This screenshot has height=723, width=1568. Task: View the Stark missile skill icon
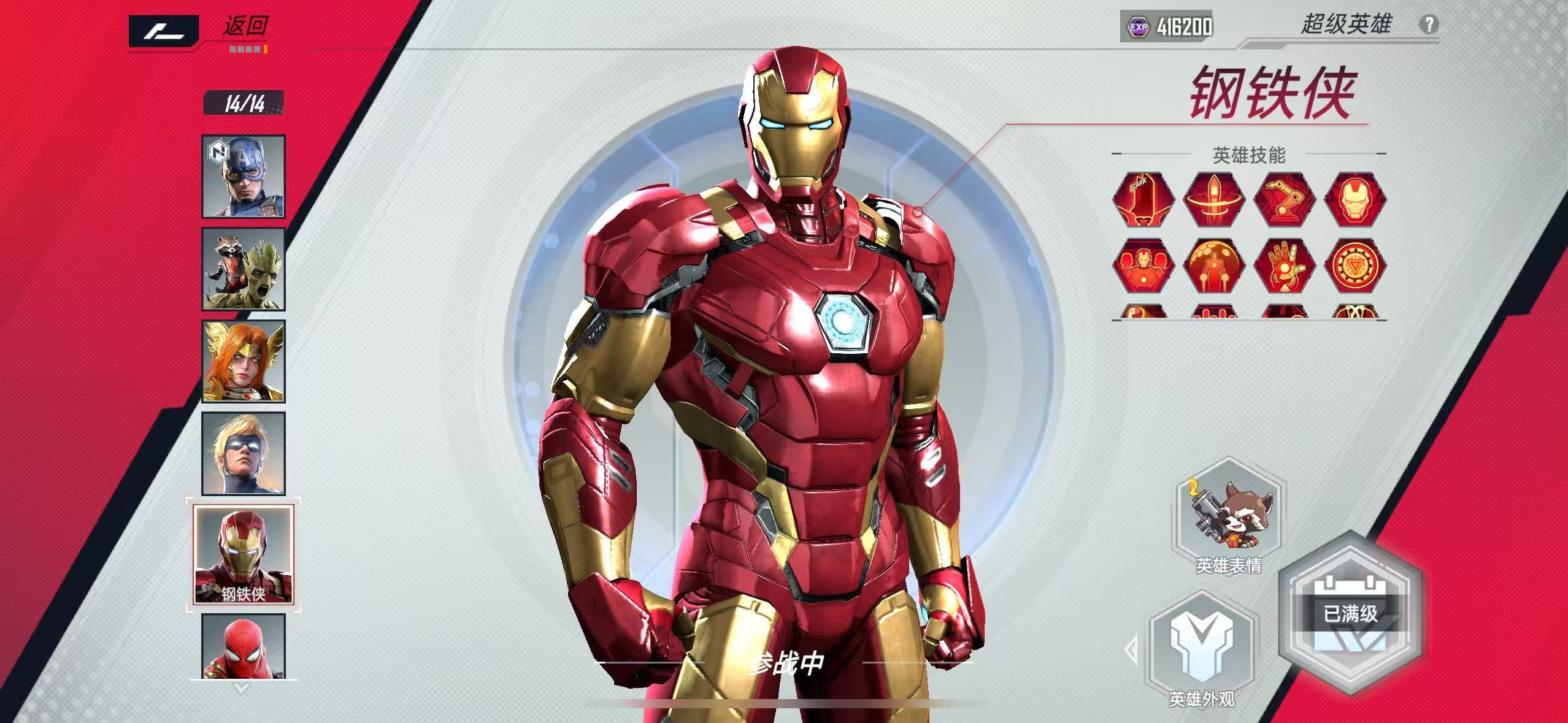(1143, 200)
